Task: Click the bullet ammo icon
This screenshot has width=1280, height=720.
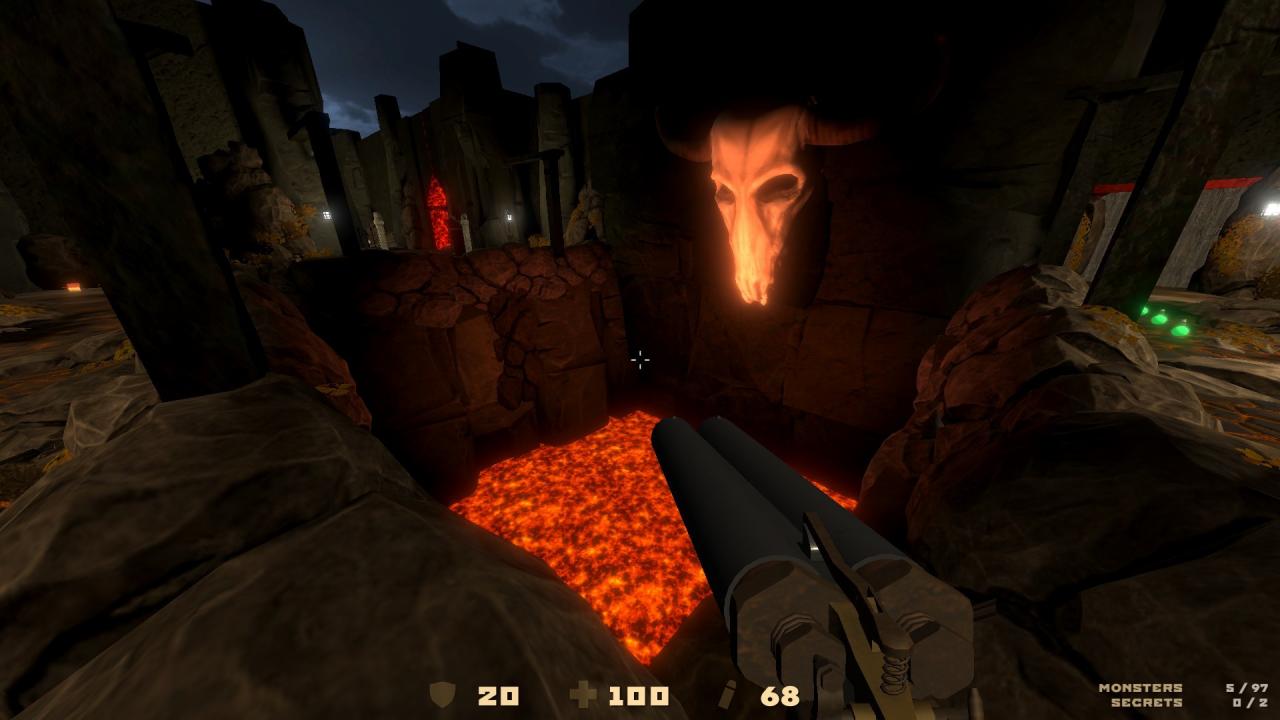Action: pyautogui.click(x=727, y=693)
